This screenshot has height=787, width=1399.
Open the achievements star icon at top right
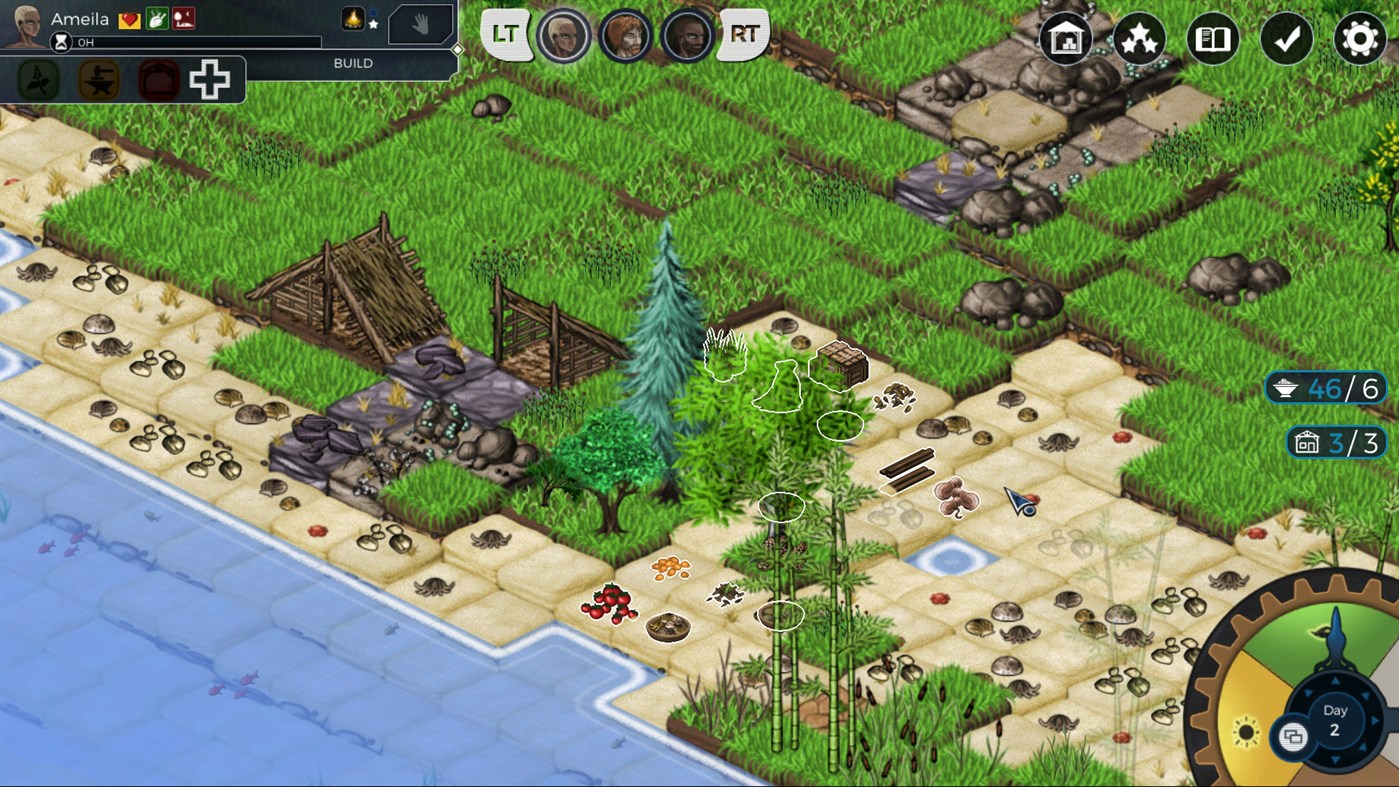[1139, 39]
